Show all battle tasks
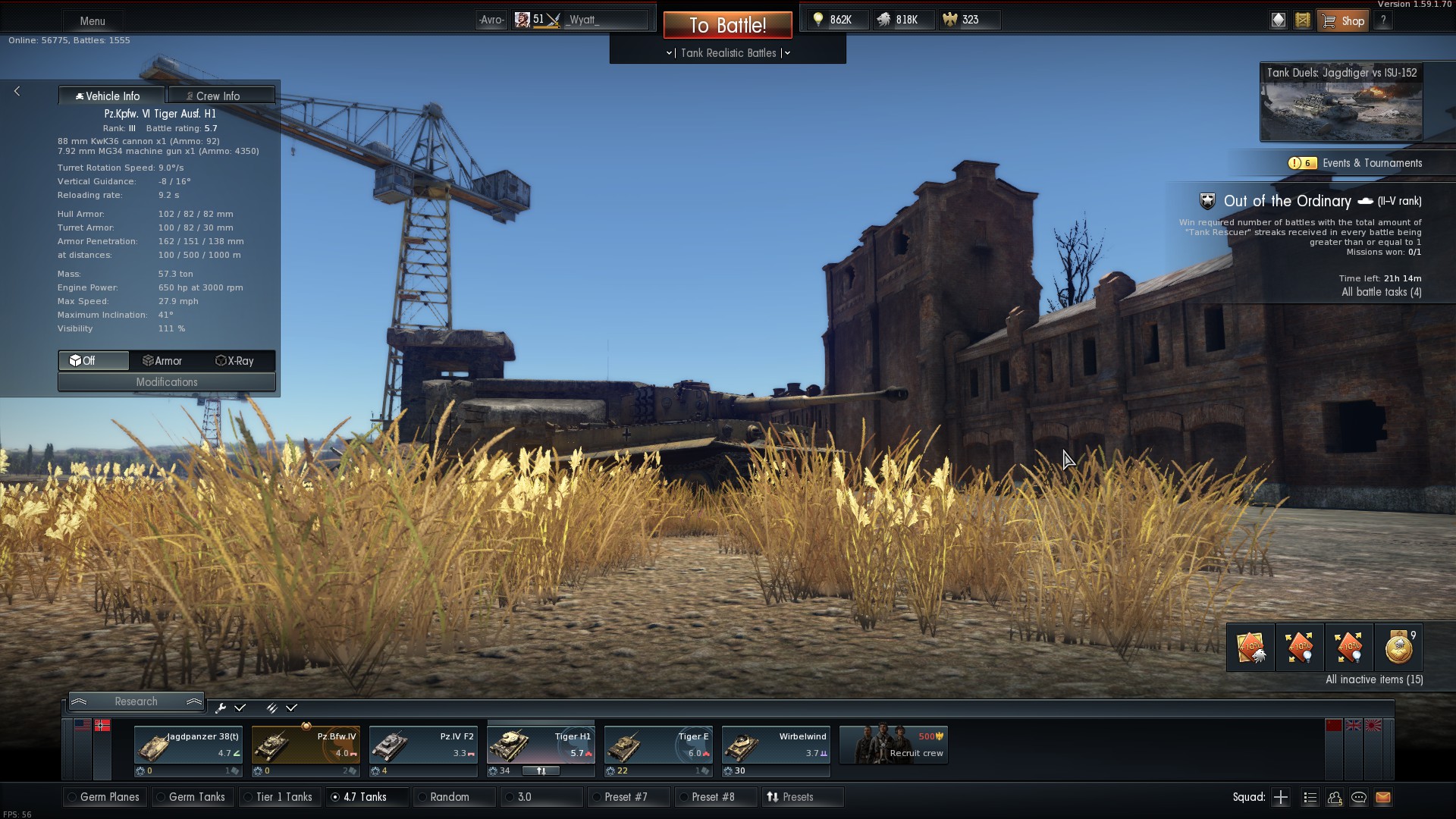The height and width of the screenshot is (819, 1456). pos(1381,292)
